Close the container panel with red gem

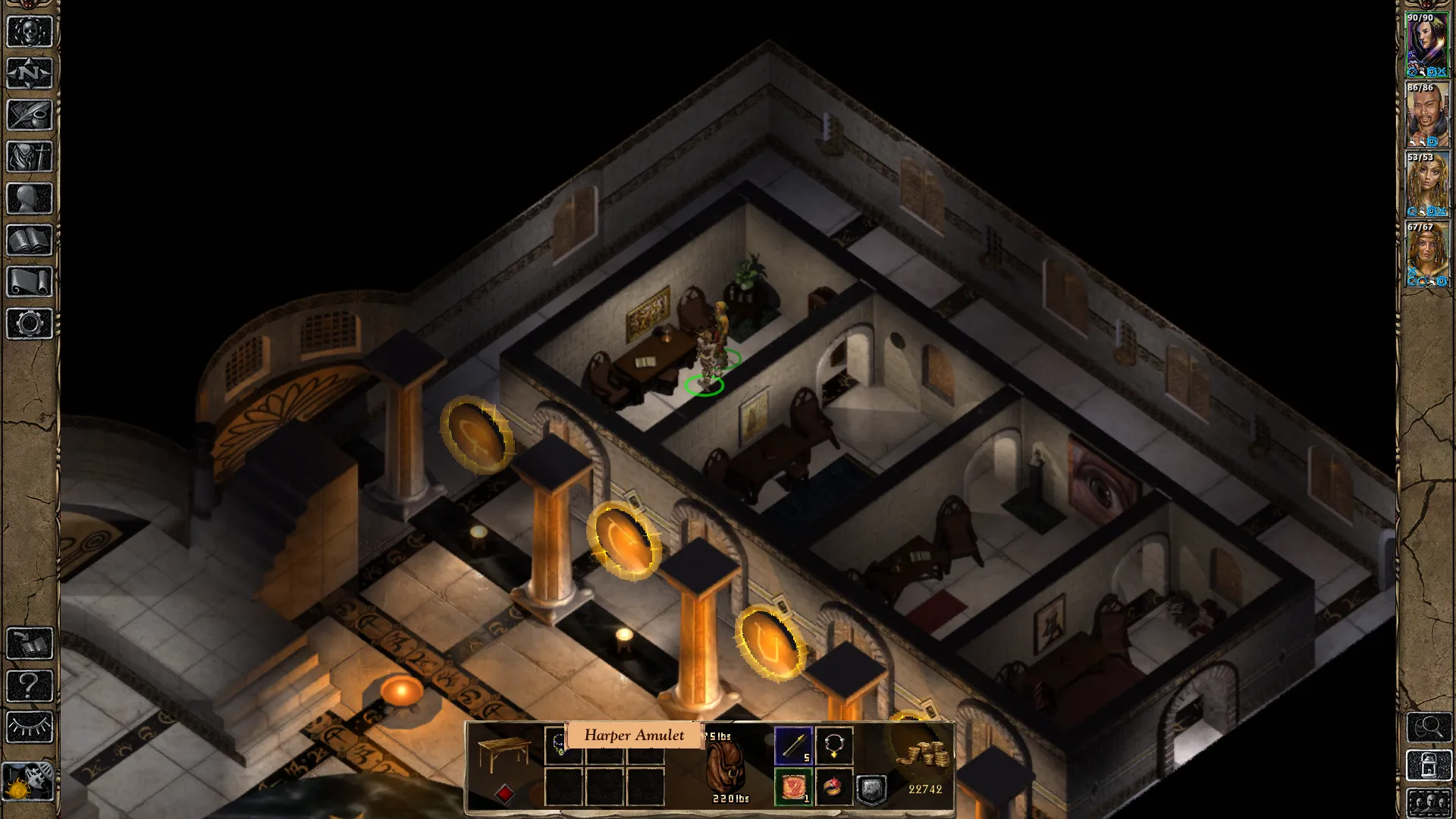504,793
